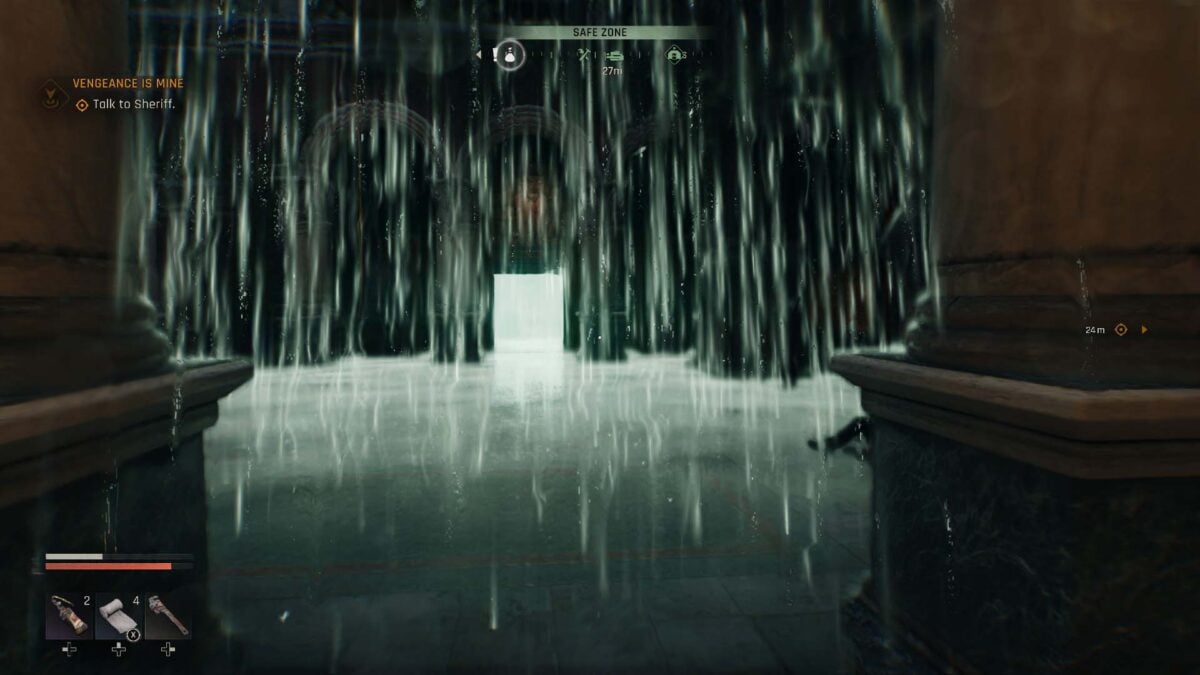
Task: Select the crossed tools compass marker
Action: (586, 55)
